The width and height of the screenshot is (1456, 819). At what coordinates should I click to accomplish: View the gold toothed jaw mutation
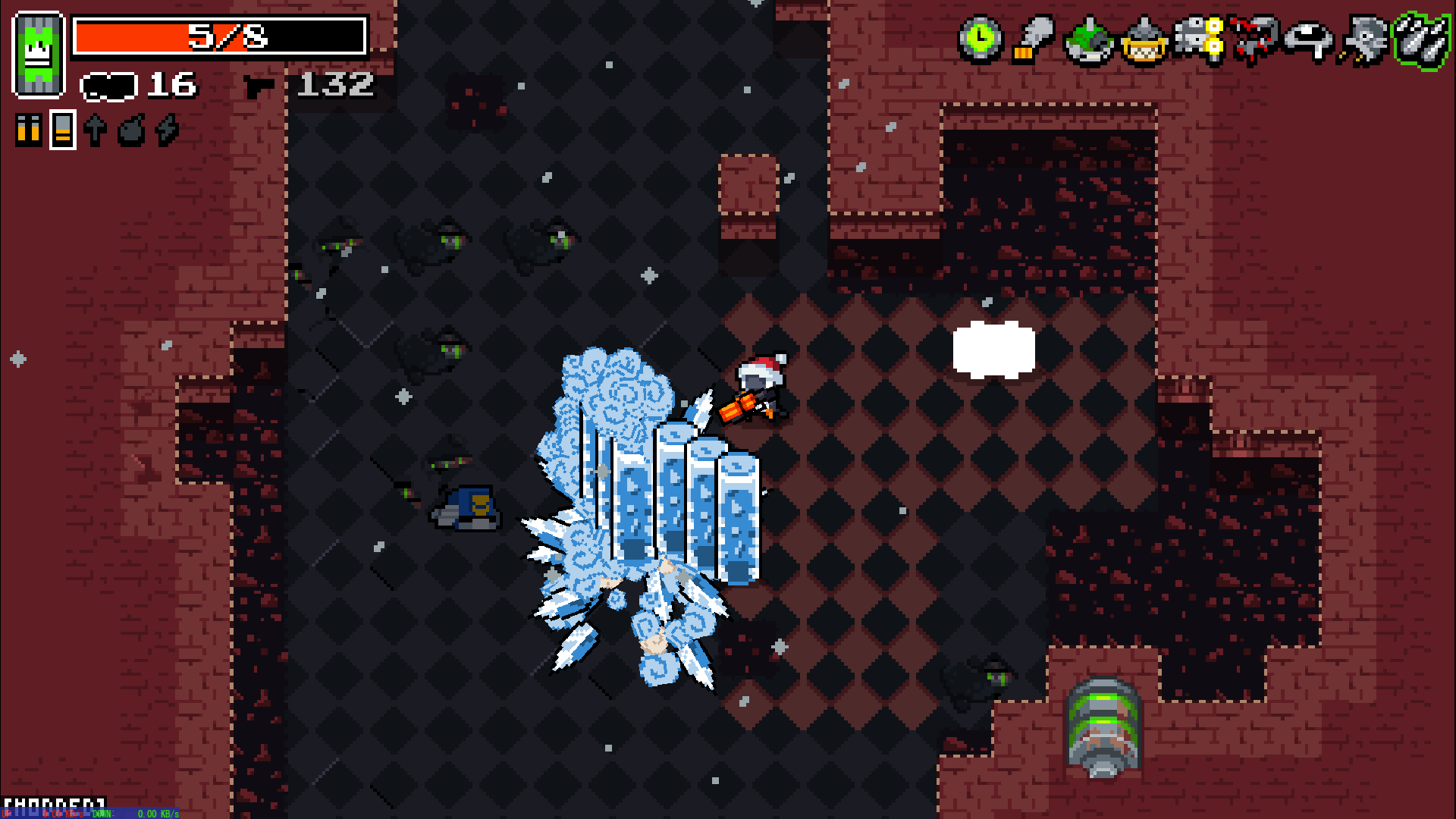coord(1144,41)
